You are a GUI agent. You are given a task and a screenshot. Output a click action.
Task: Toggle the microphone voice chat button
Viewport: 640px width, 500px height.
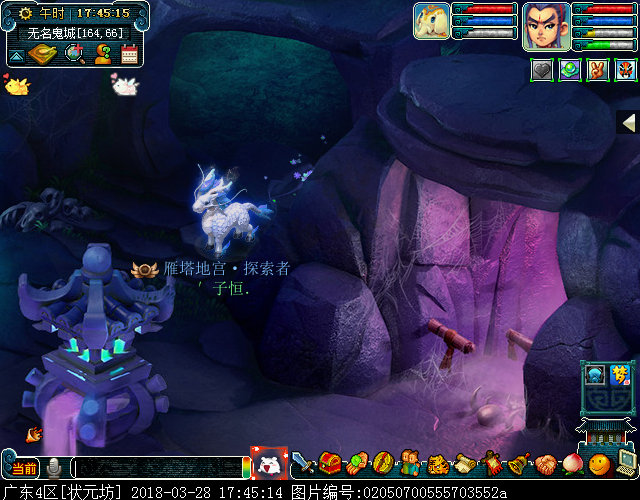(54, 467)
